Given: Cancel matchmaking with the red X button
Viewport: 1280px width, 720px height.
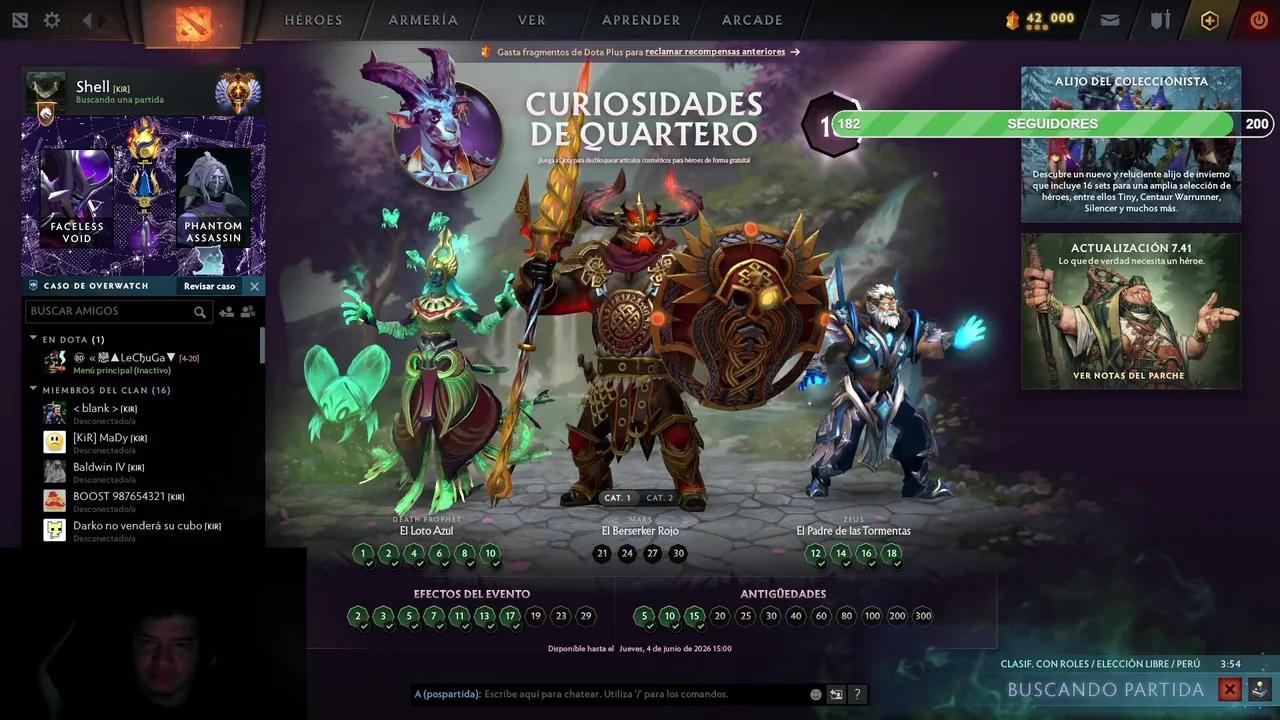Looking at the screenshot, I should pos(1230,689).
